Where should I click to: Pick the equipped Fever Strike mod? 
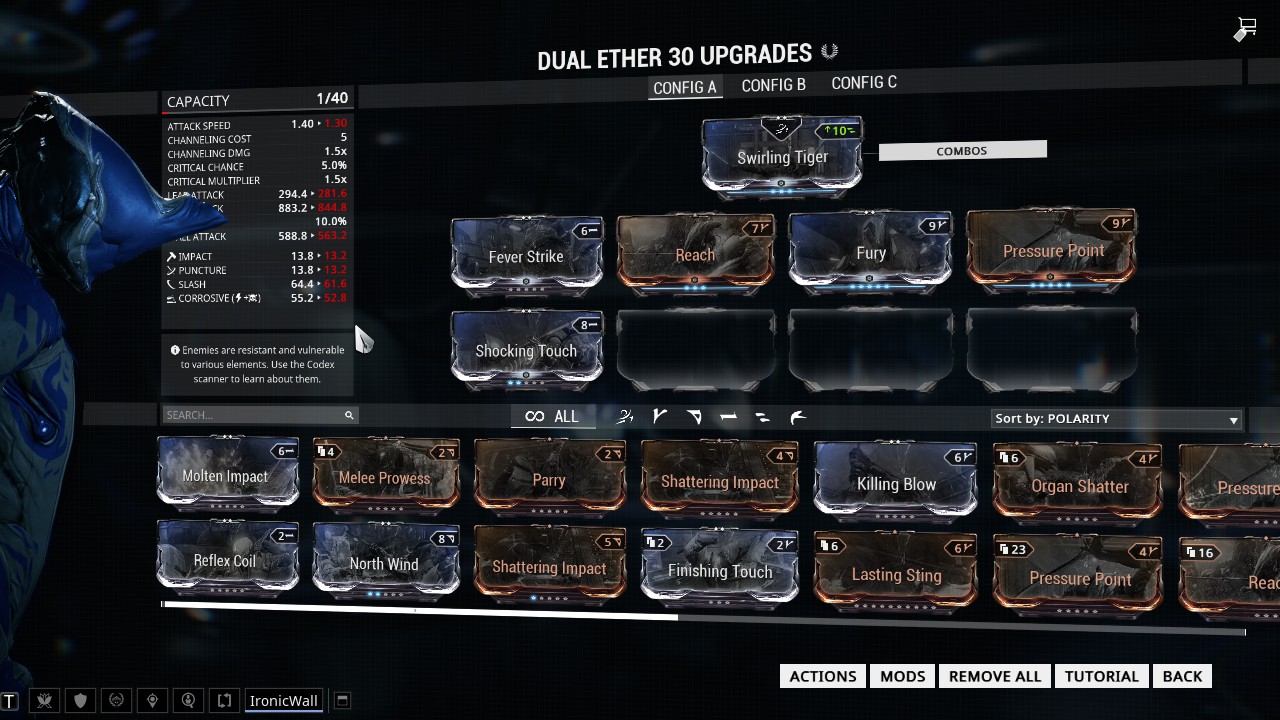coord(526,256)
